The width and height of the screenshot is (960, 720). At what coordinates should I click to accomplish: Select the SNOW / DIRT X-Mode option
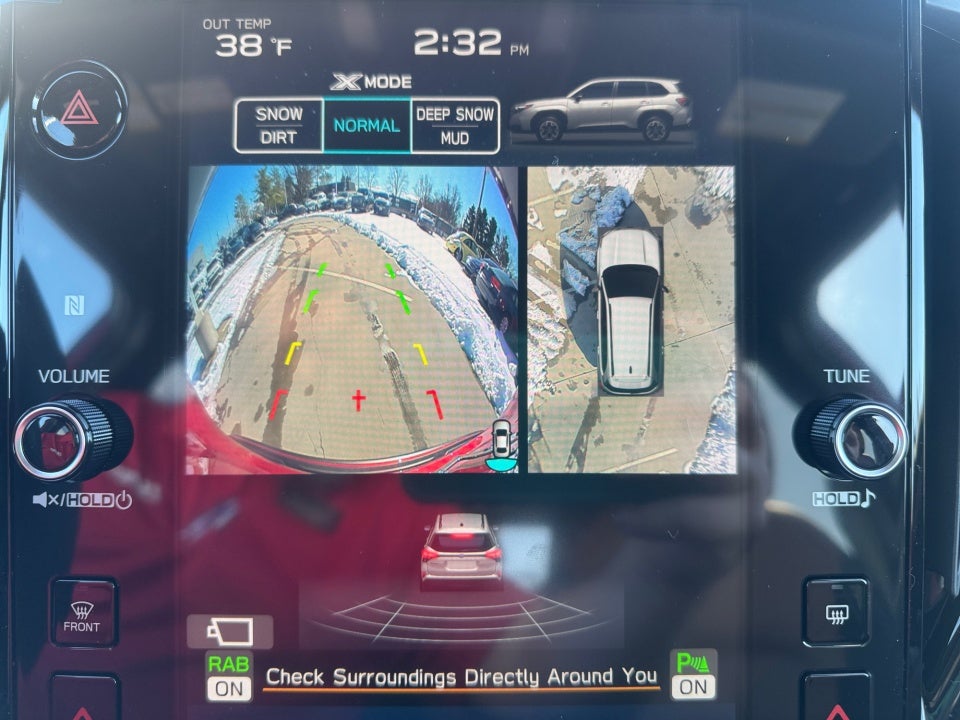(x=279, y=126)
